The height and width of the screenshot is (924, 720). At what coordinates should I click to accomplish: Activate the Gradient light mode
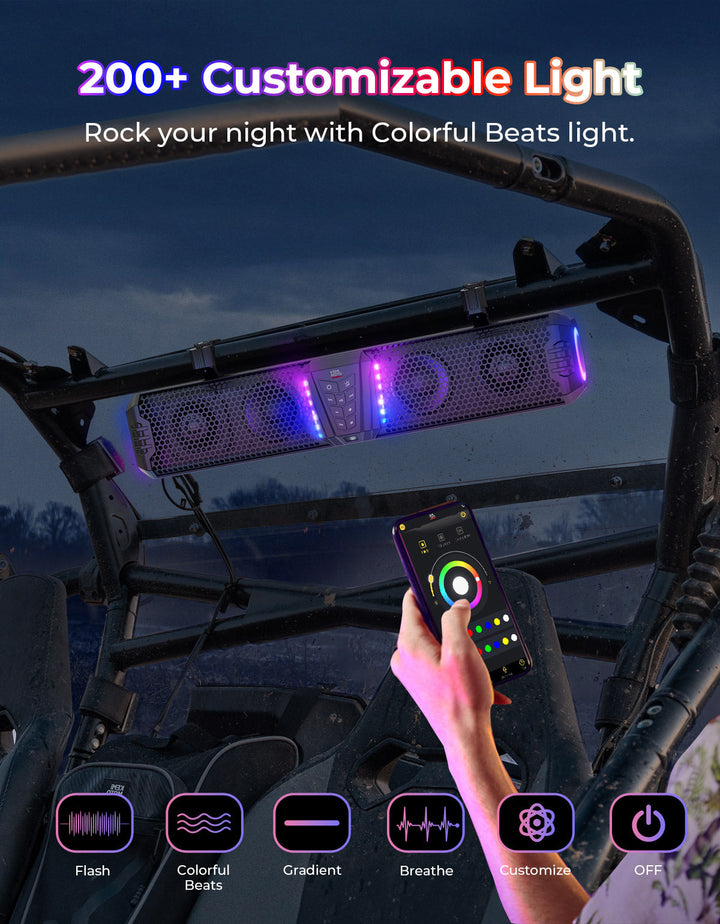point(312,823)
